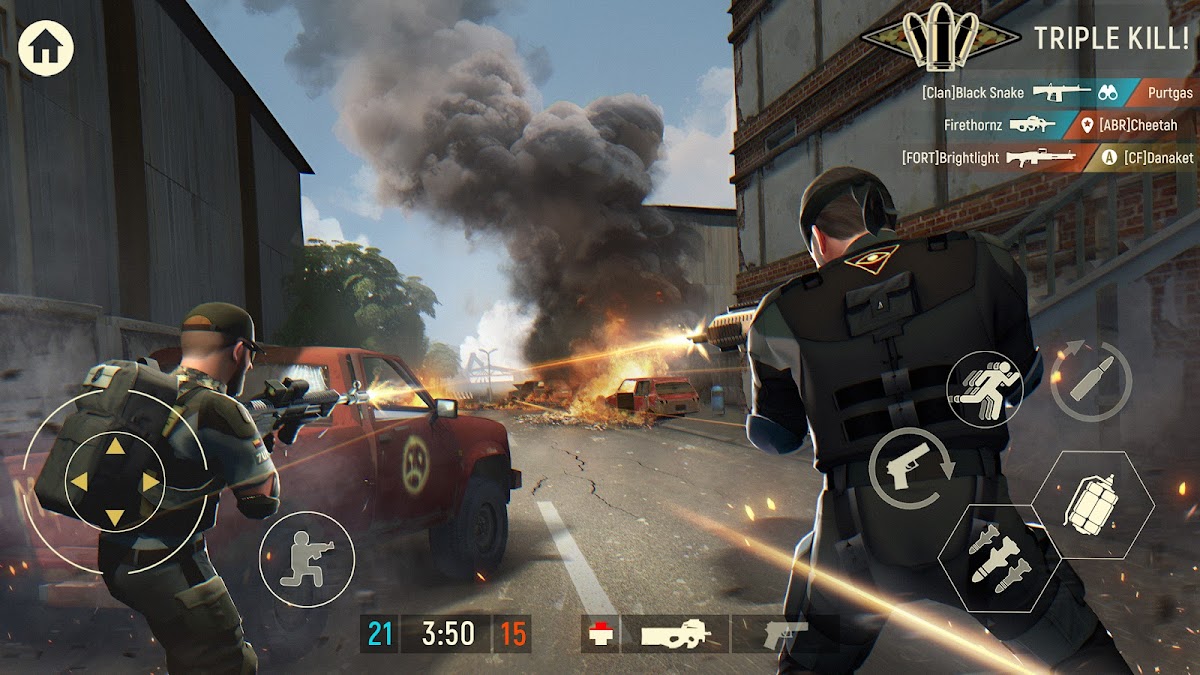Throw a grenade with the grenade button
This screenshot has height=675, width=1200.
[1091, 503]
